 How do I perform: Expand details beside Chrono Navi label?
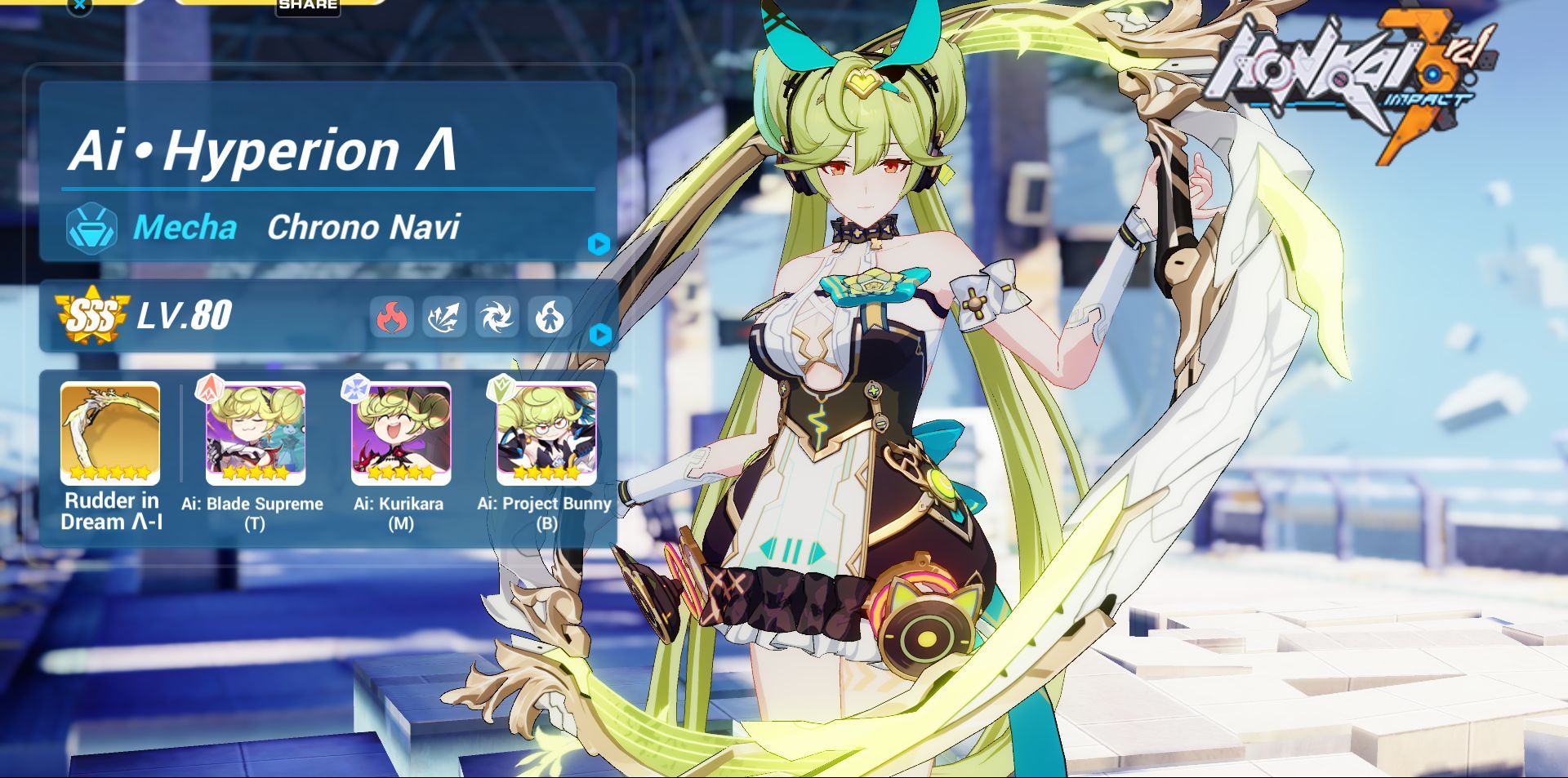pos(599,242)
